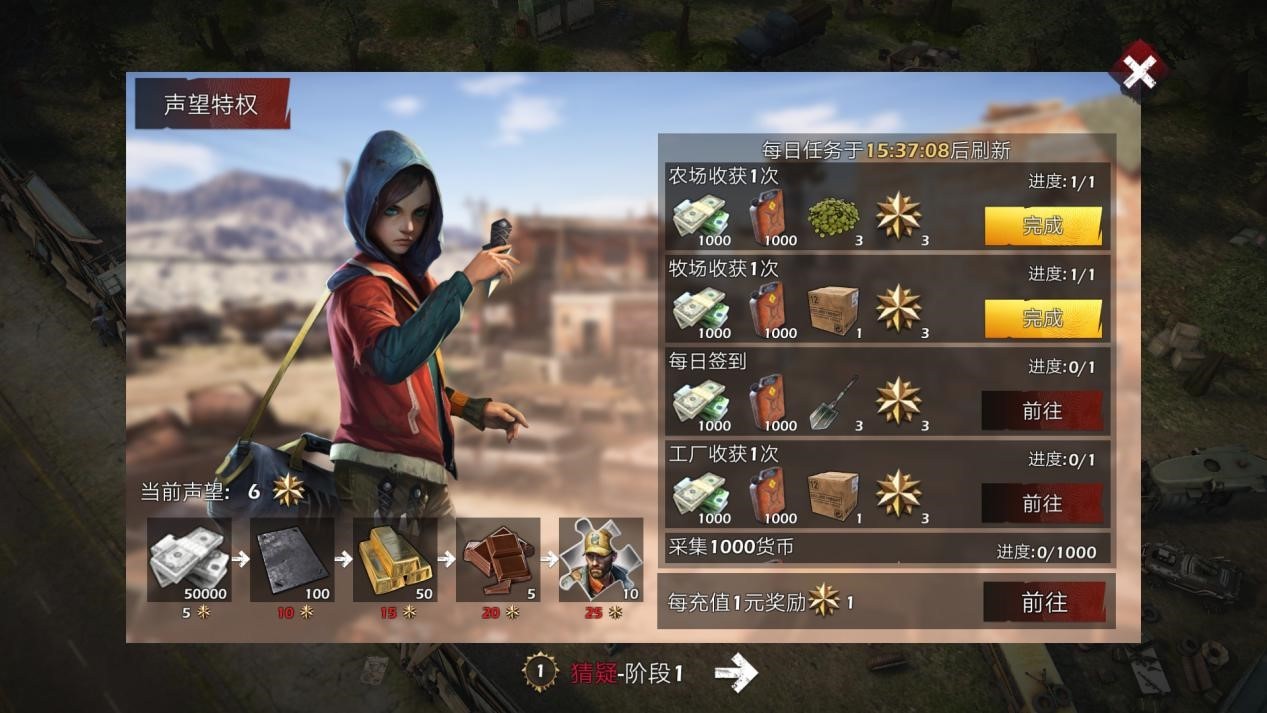Select the chocolate reputation reward

[498, 559]
